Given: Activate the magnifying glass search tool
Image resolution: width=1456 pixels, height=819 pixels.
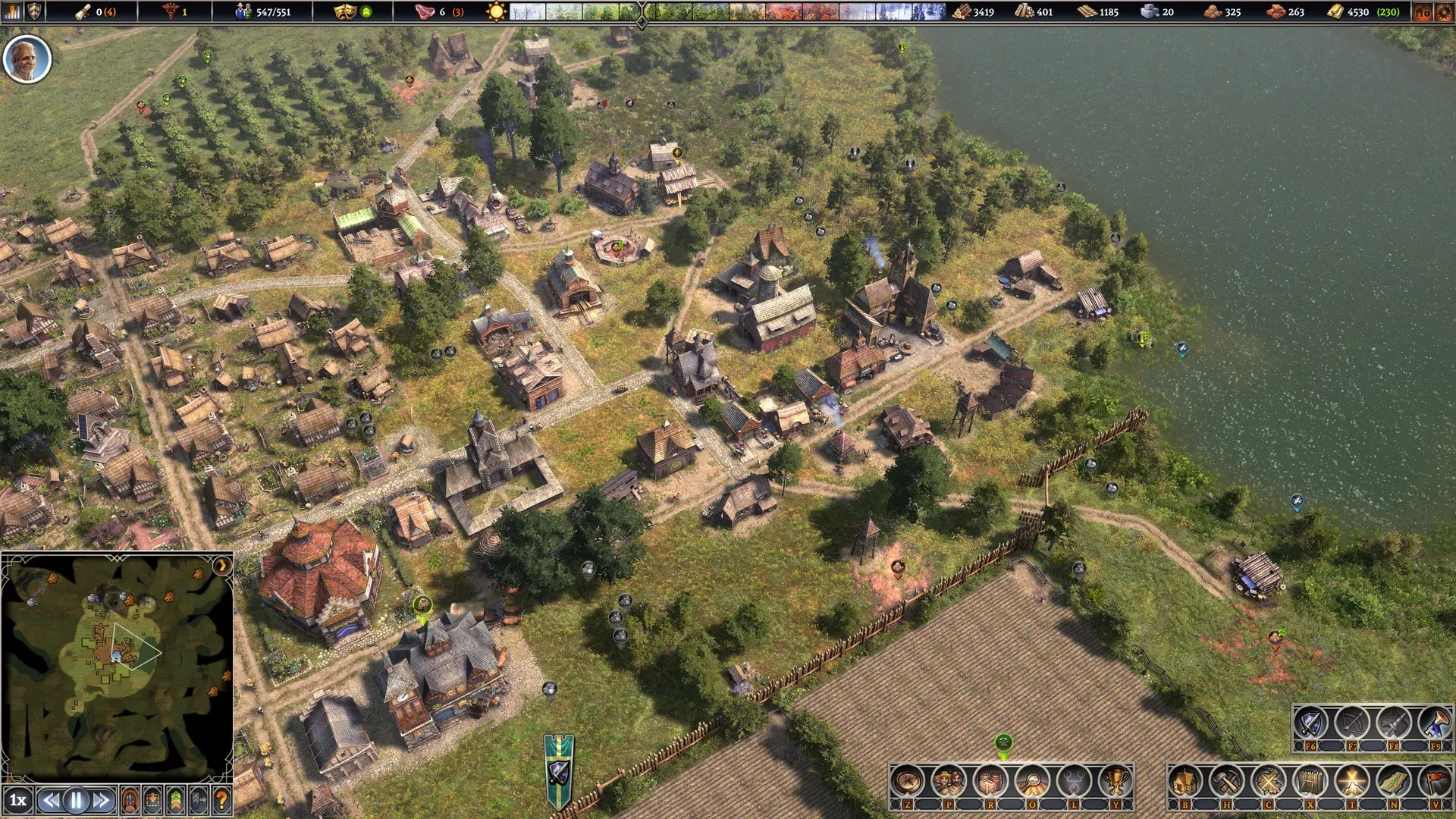Looking at the screenshot, I should [1032, 781].
